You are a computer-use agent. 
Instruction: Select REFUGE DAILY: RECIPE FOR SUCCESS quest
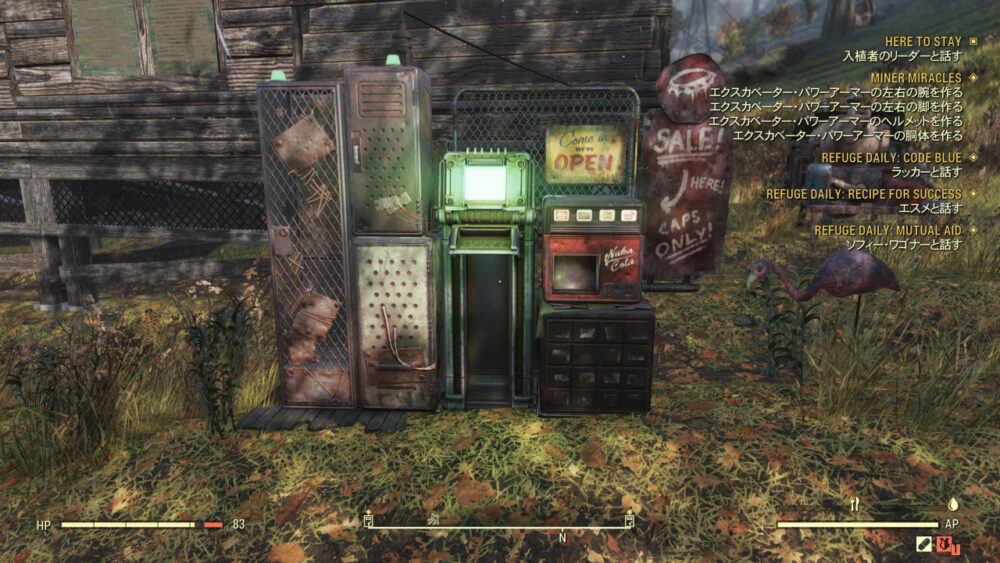click(x=863, y=194)
